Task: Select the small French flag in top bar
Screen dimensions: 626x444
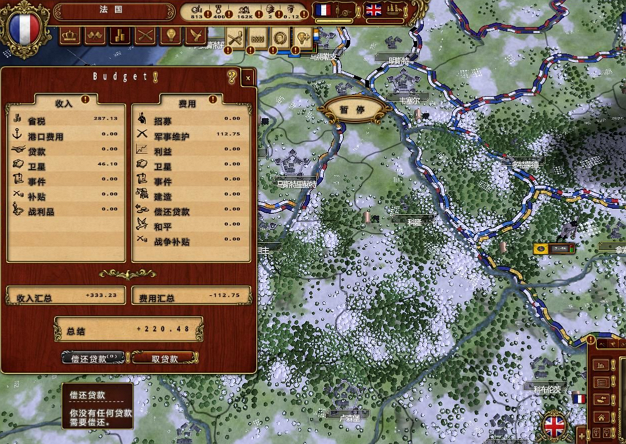Action: (322, 10)
